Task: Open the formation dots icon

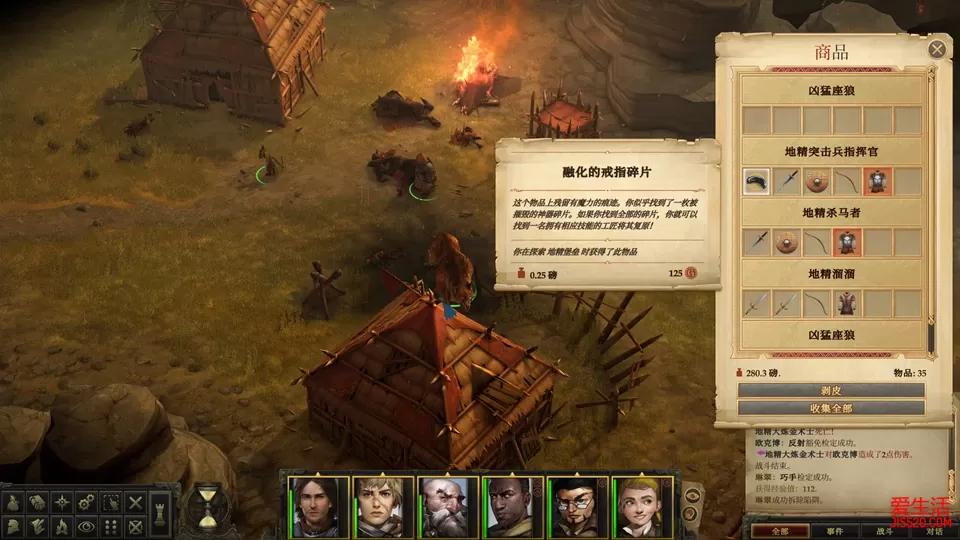Action: [111, 526]
